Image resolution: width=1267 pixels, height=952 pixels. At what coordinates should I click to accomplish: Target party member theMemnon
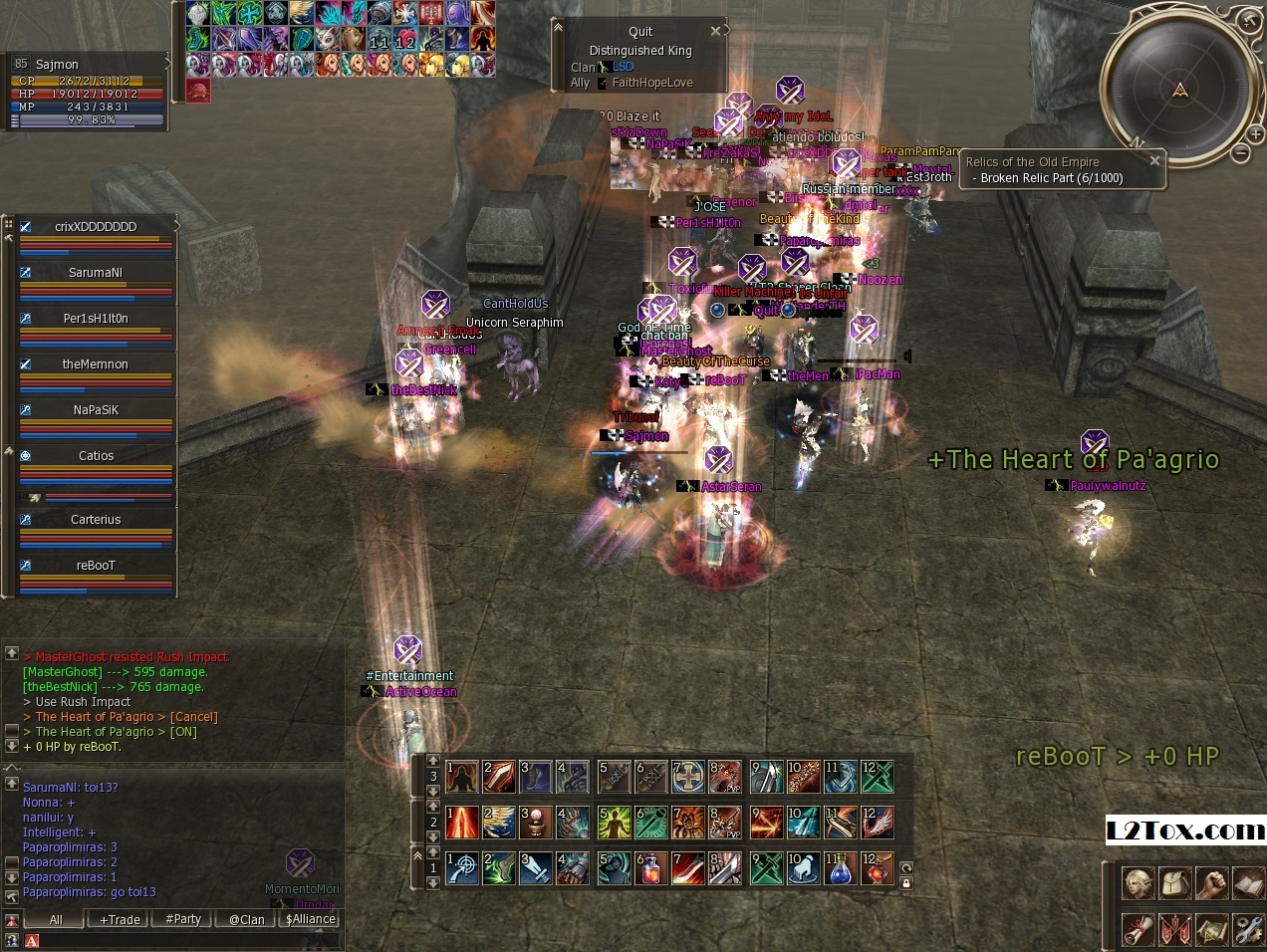click(x=96, y=363)
